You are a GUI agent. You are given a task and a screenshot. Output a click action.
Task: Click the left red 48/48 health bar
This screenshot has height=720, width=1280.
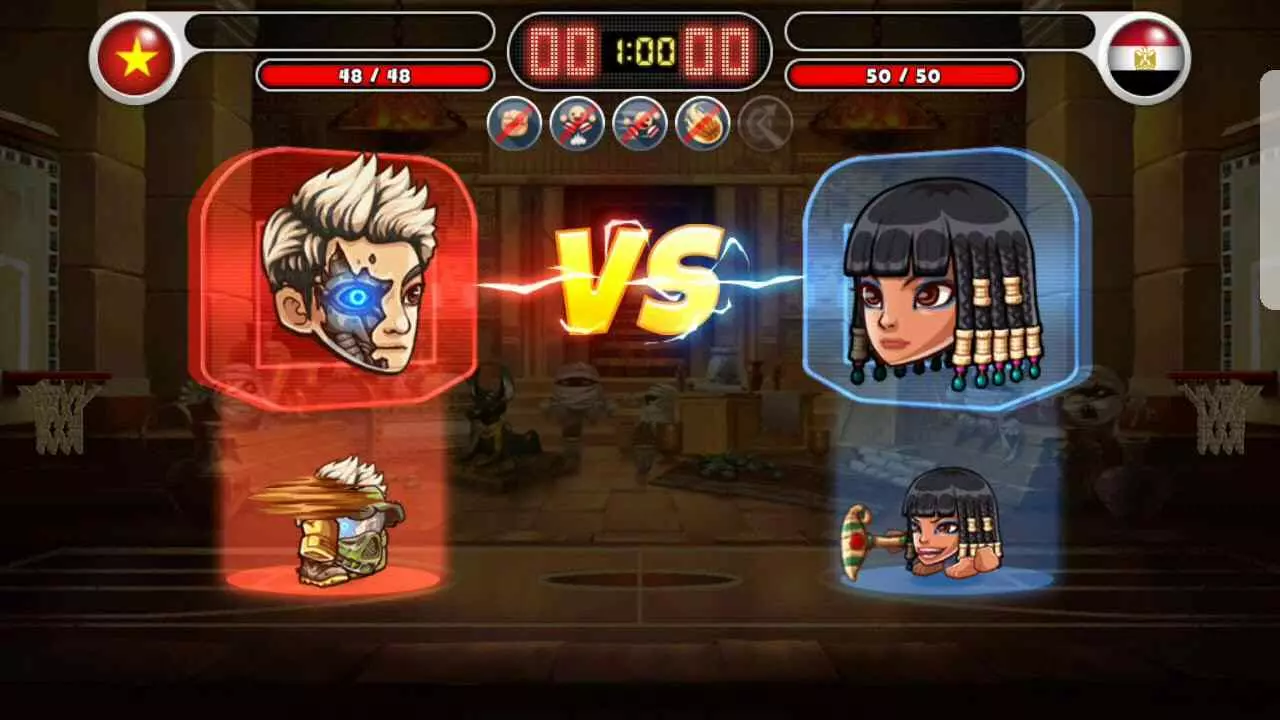(x=375, y=74)
